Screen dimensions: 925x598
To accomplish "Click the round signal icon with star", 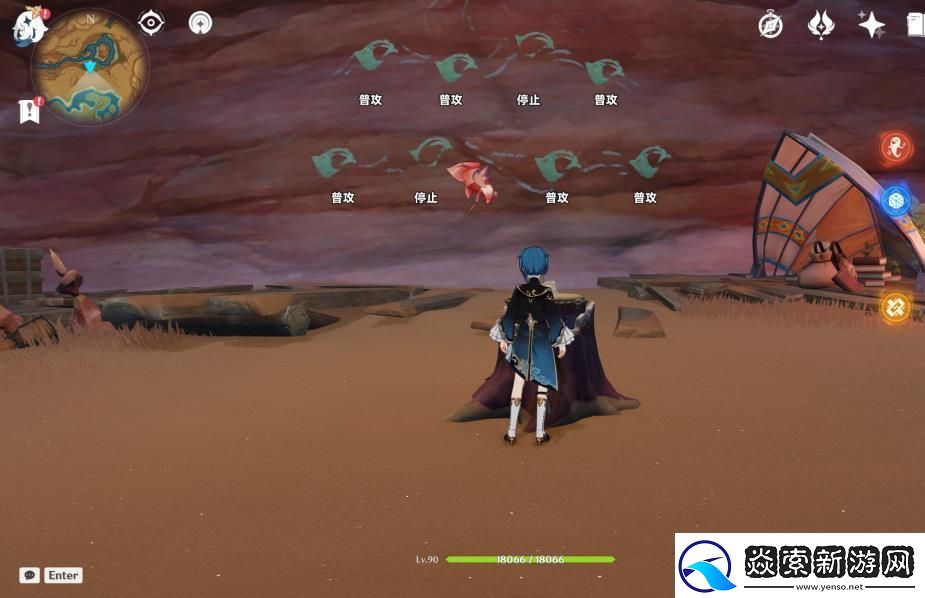I will pyautogui.click(x=200, y=22).
